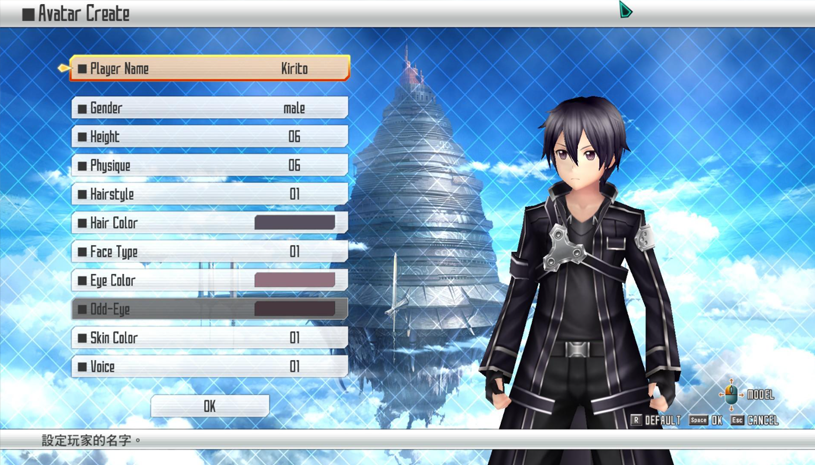Viewport: 815px width, 465px height.
Task: Select the Player Name row
Action: (x=210, y=69)
